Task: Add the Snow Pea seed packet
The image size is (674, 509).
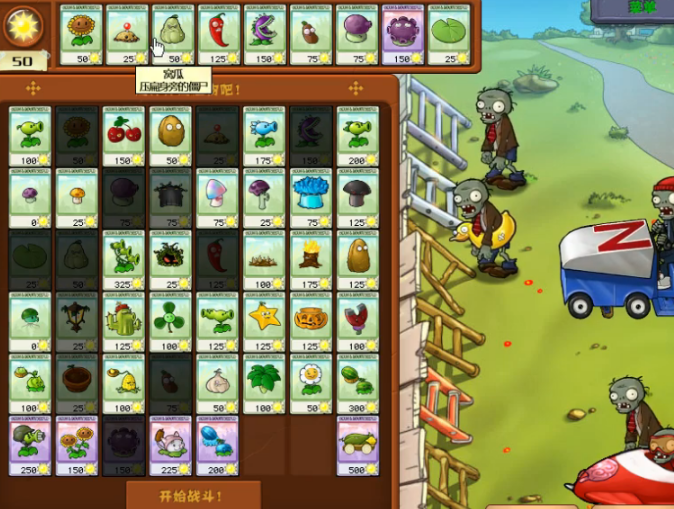Action: point(264,137)
